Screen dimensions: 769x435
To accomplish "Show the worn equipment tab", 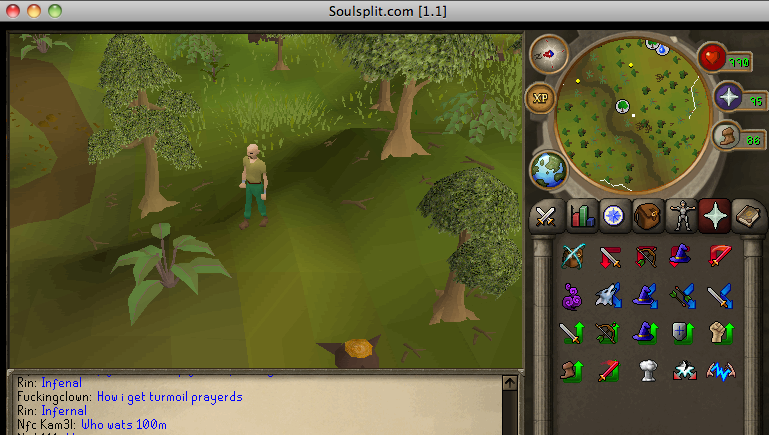I will pos(682,215).
